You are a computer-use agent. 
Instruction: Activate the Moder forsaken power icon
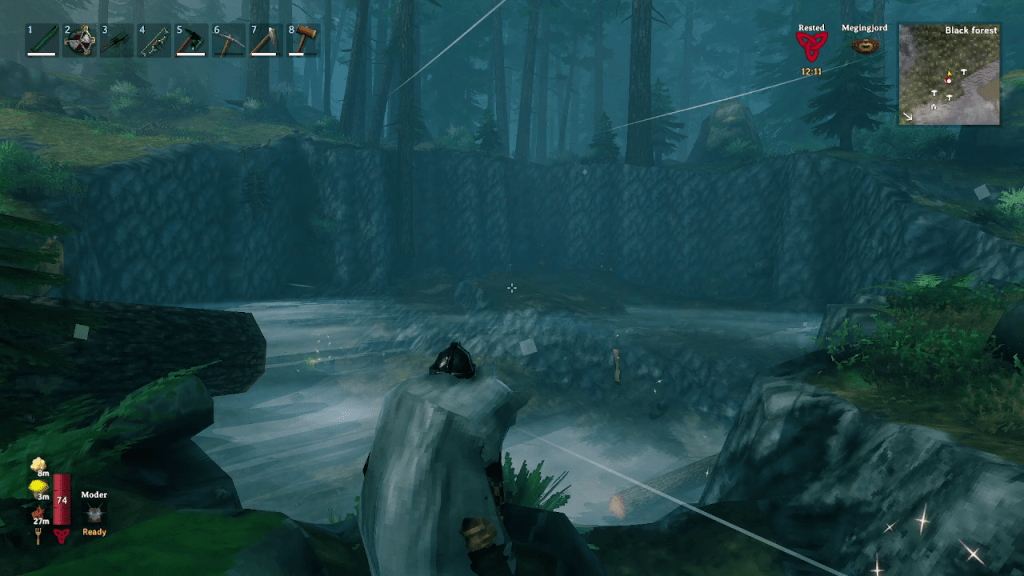pos(94,514)
